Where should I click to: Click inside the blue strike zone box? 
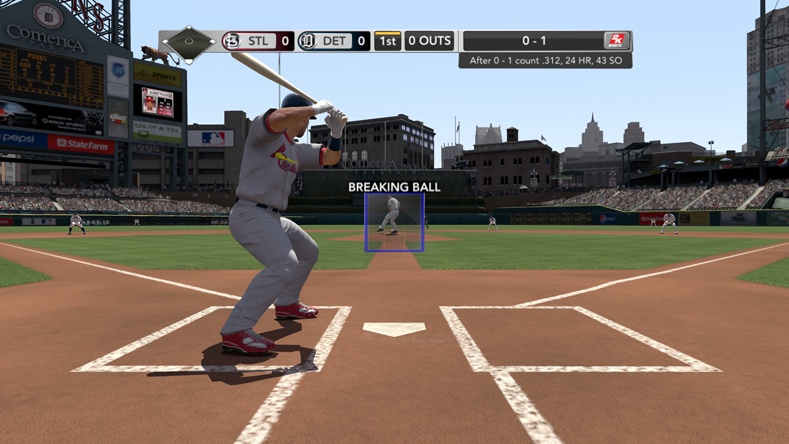click(x=394, y=222)
